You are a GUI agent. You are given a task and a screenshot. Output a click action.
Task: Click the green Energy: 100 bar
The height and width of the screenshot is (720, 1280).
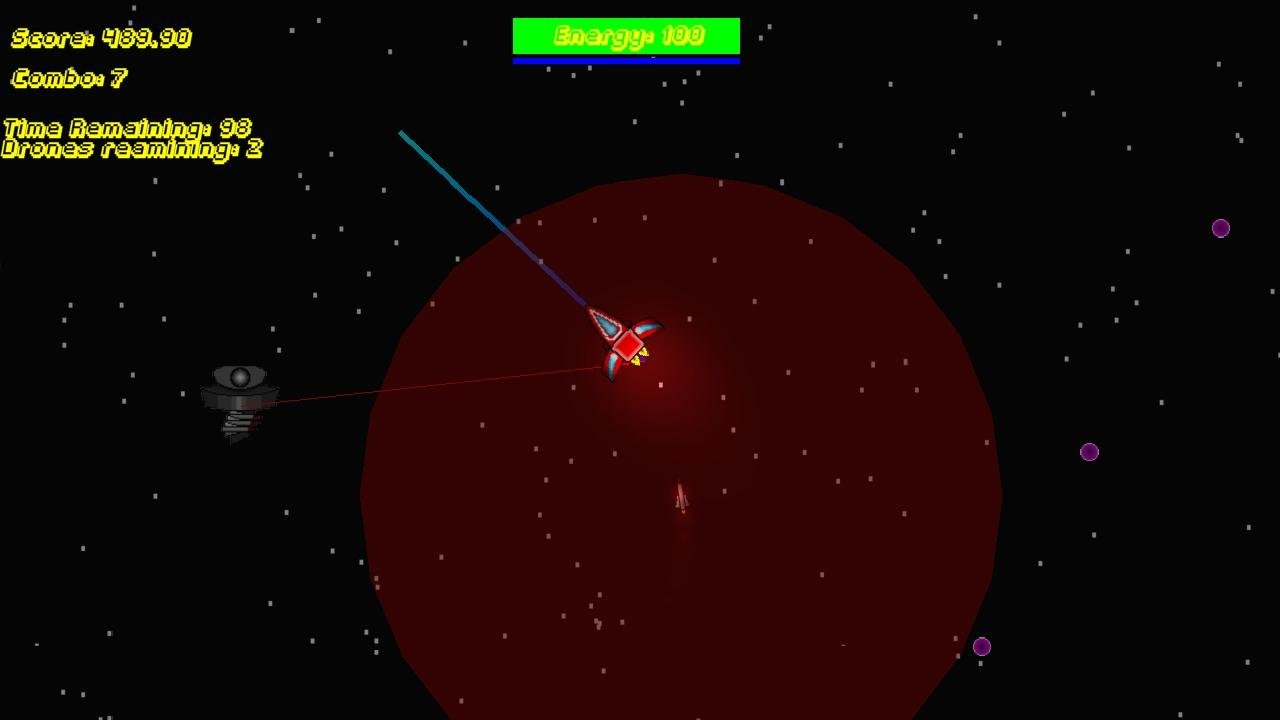[x=626, y=35]
